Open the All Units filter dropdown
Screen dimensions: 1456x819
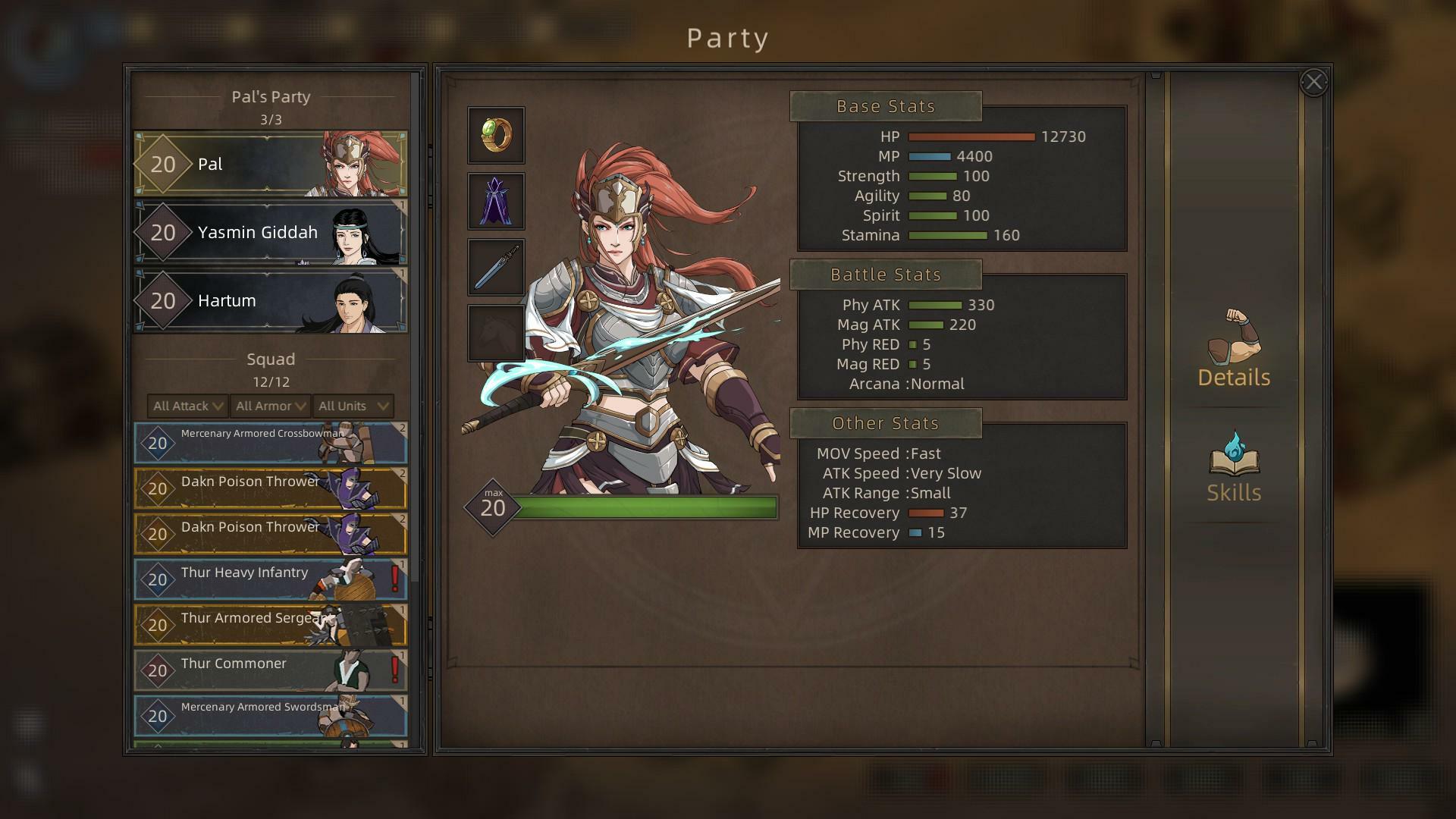[x=353, y=406]
